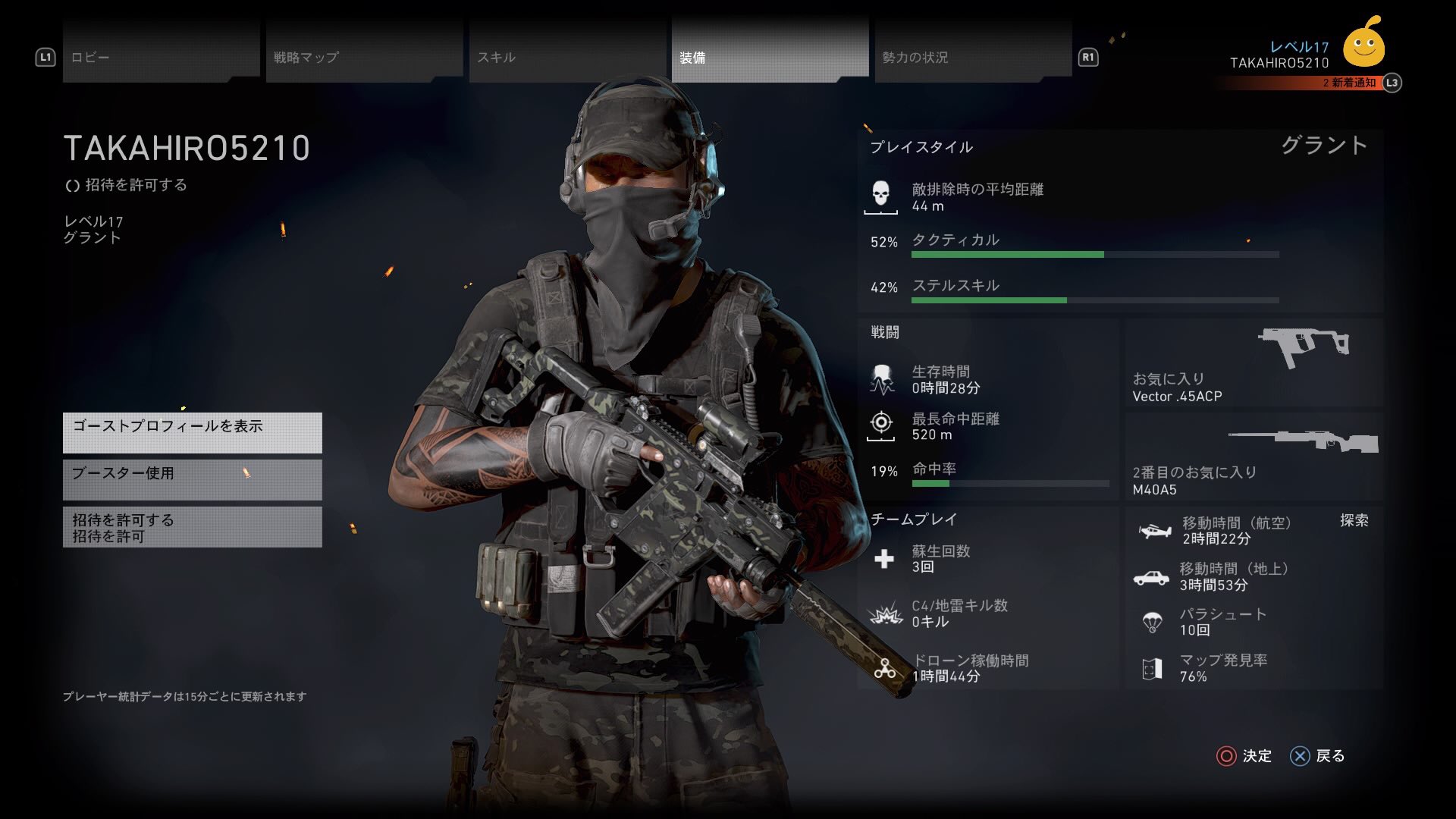Open the 戦略マップ tab
The height and width of the screenshot is (819, 1456).
[306, 56]
